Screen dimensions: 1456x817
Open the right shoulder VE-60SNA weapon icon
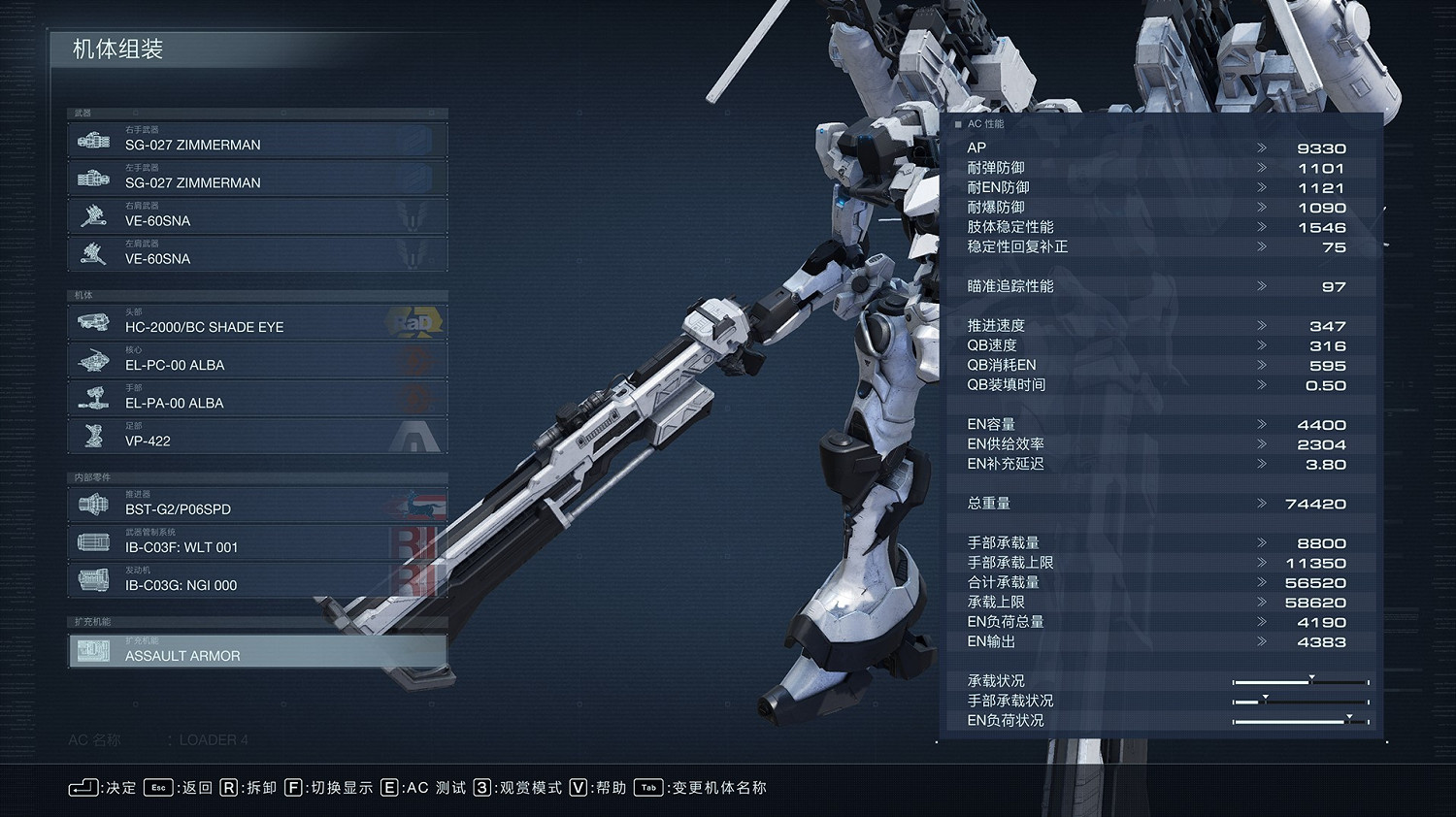92,215
